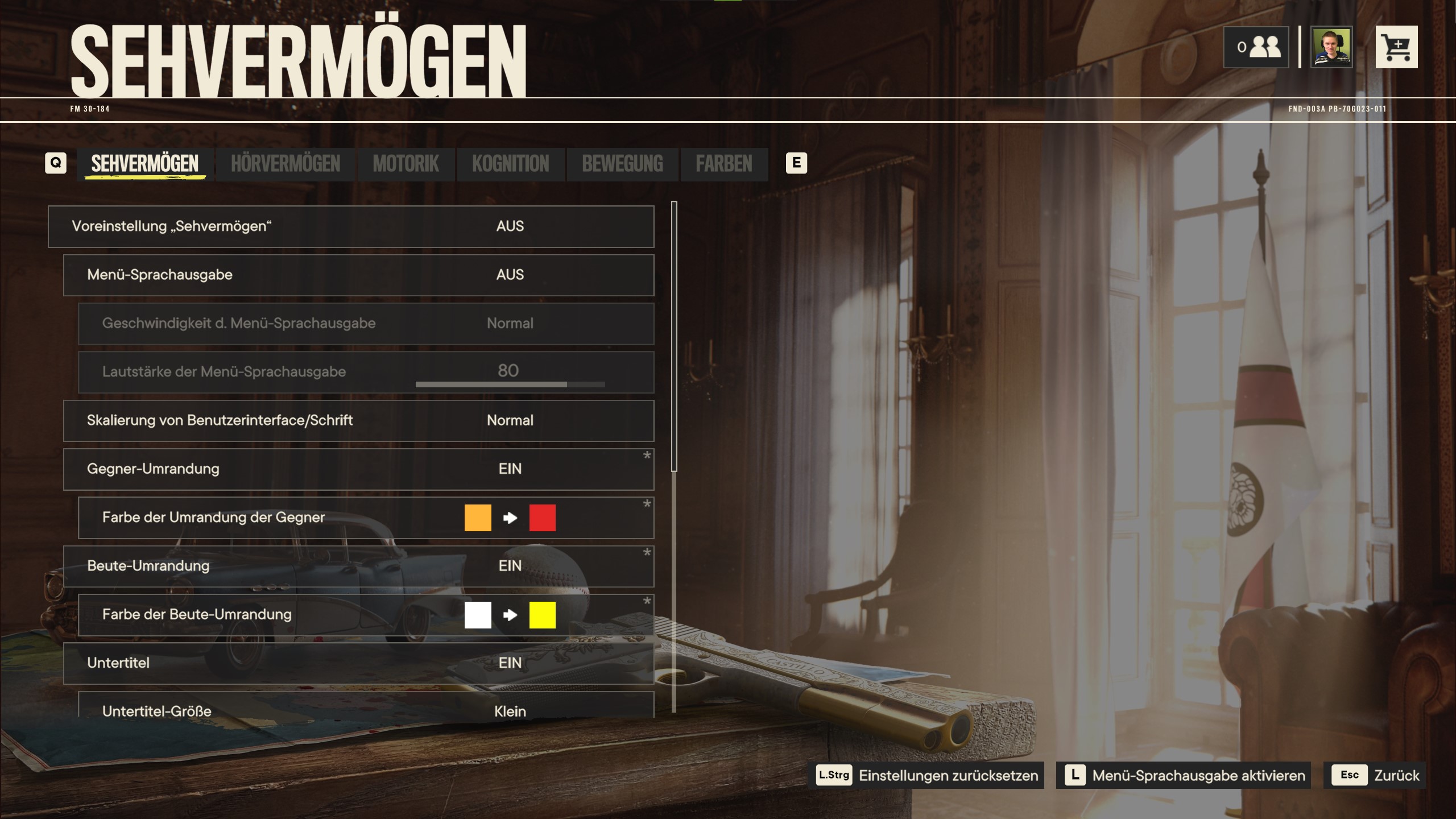Open the shopping cart store icon
The width and height of the screenshot is (1456, 819).
click(x=1396, y=47)
